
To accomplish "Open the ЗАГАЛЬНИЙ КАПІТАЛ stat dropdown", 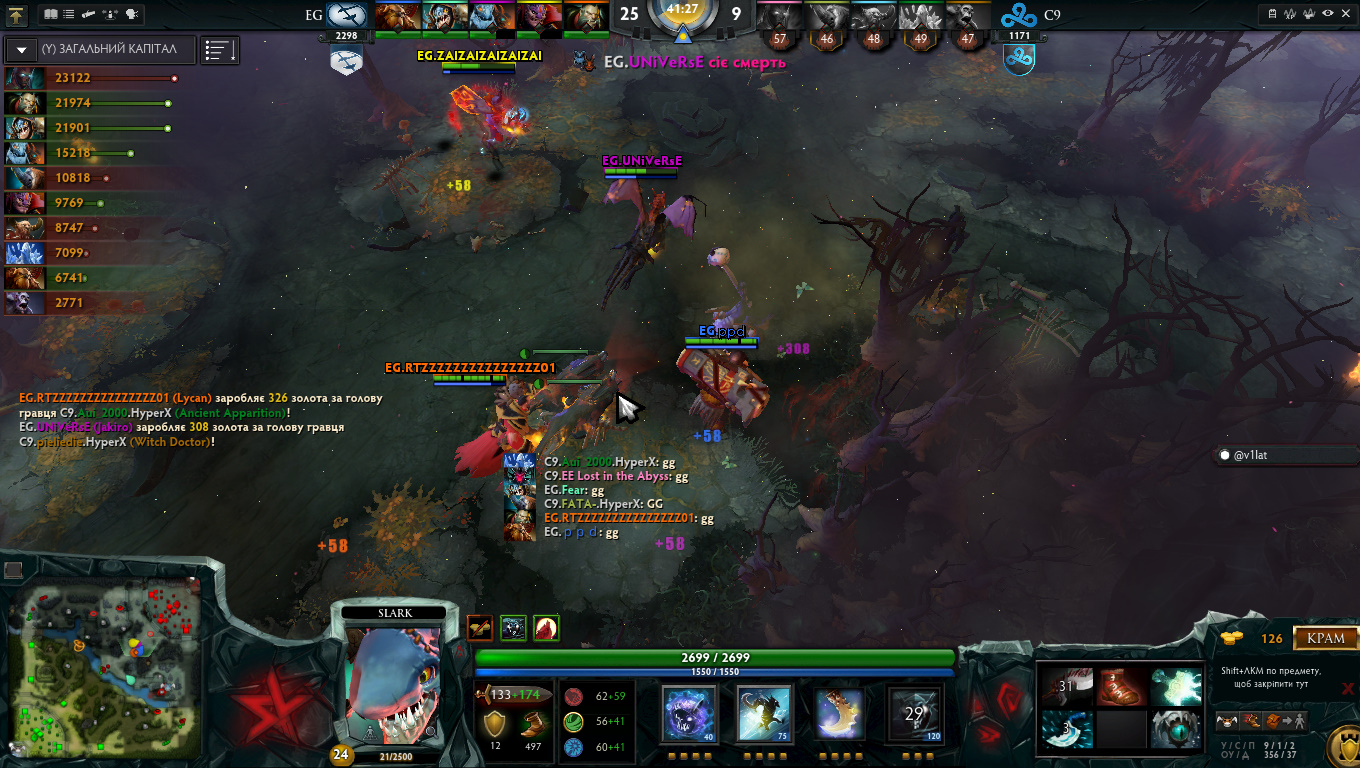I will 22,50.
